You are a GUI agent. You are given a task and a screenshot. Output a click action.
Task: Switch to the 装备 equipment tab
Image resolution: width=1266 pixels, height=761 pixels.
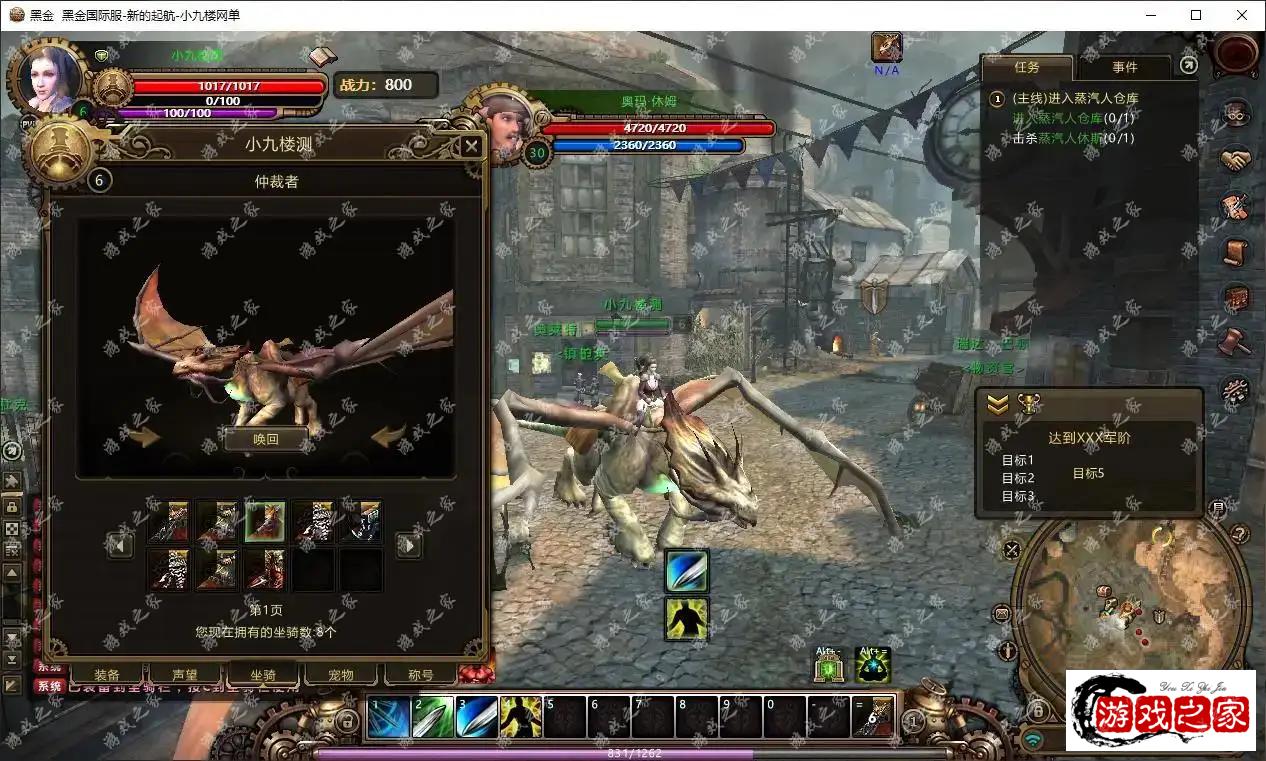[x=106, y=675]
